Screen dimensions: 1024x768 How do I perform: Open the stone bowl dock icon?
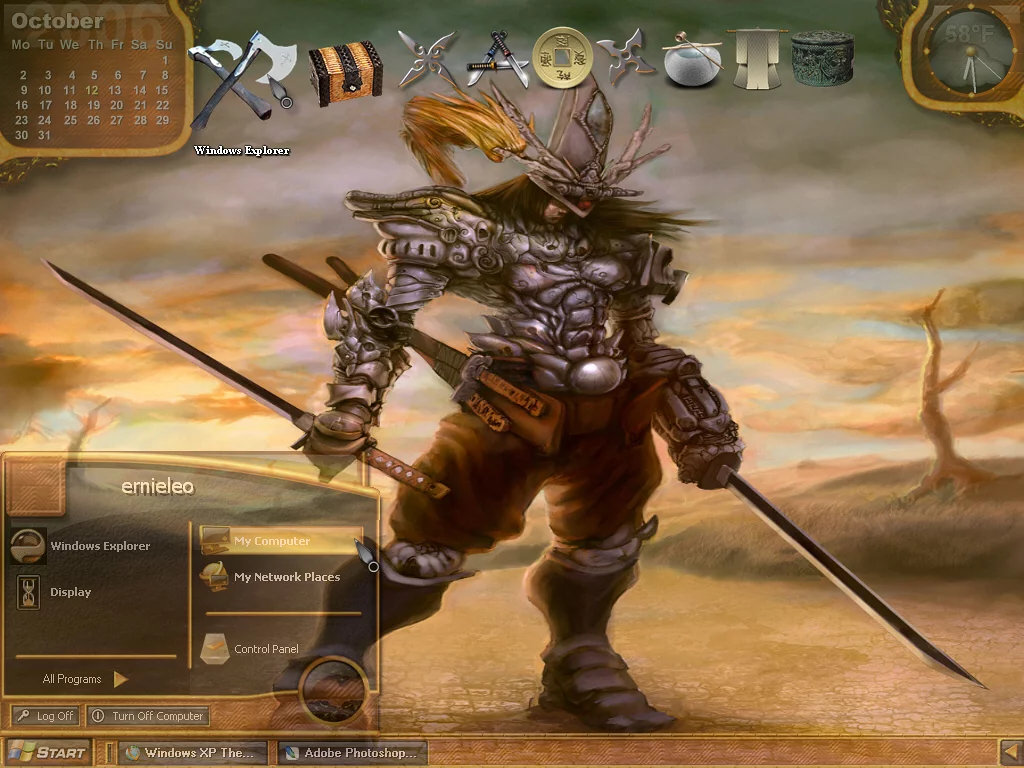[689, 60]
